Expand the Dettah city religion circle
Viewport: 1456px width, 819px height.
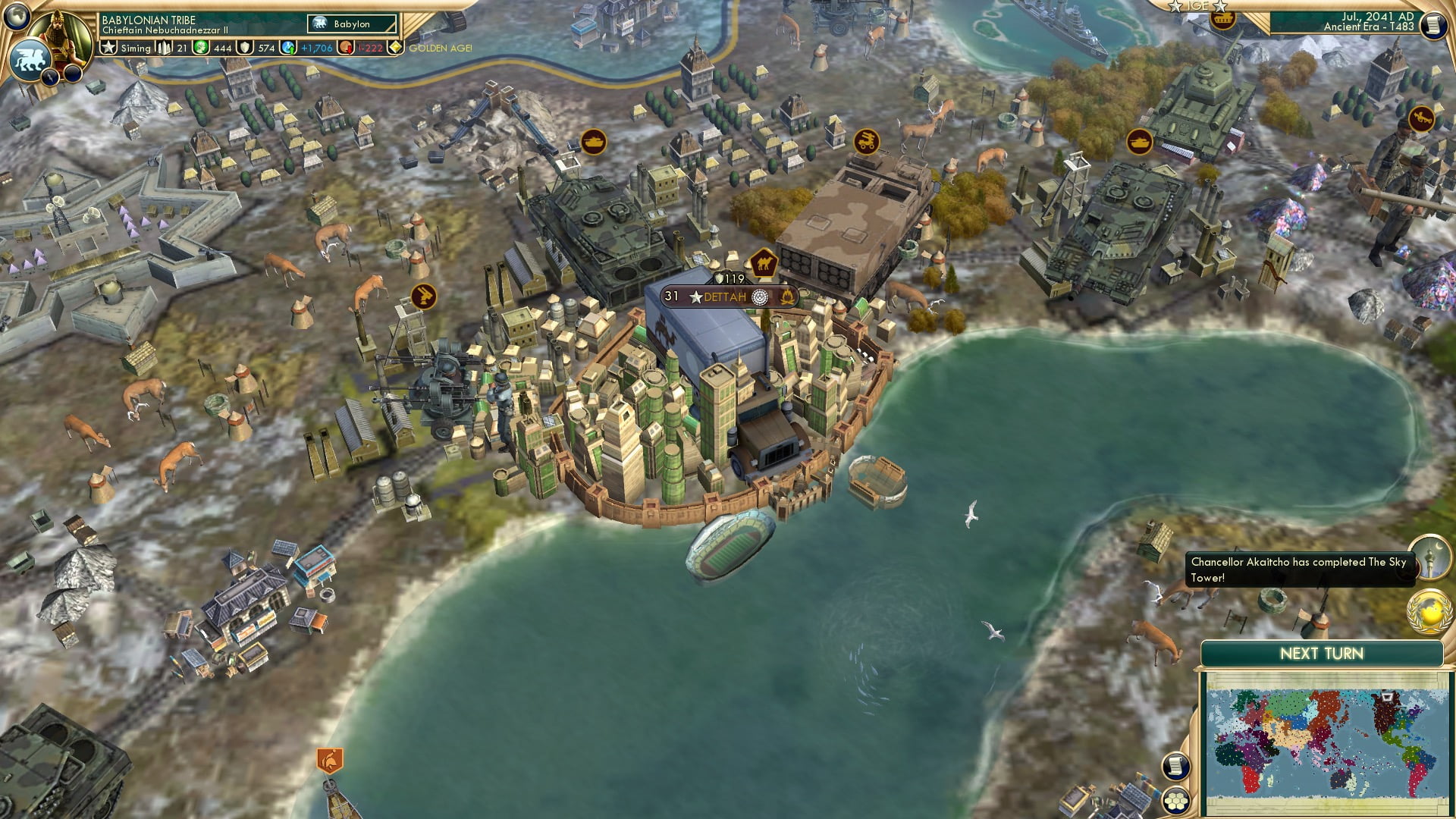coord(760,297)
